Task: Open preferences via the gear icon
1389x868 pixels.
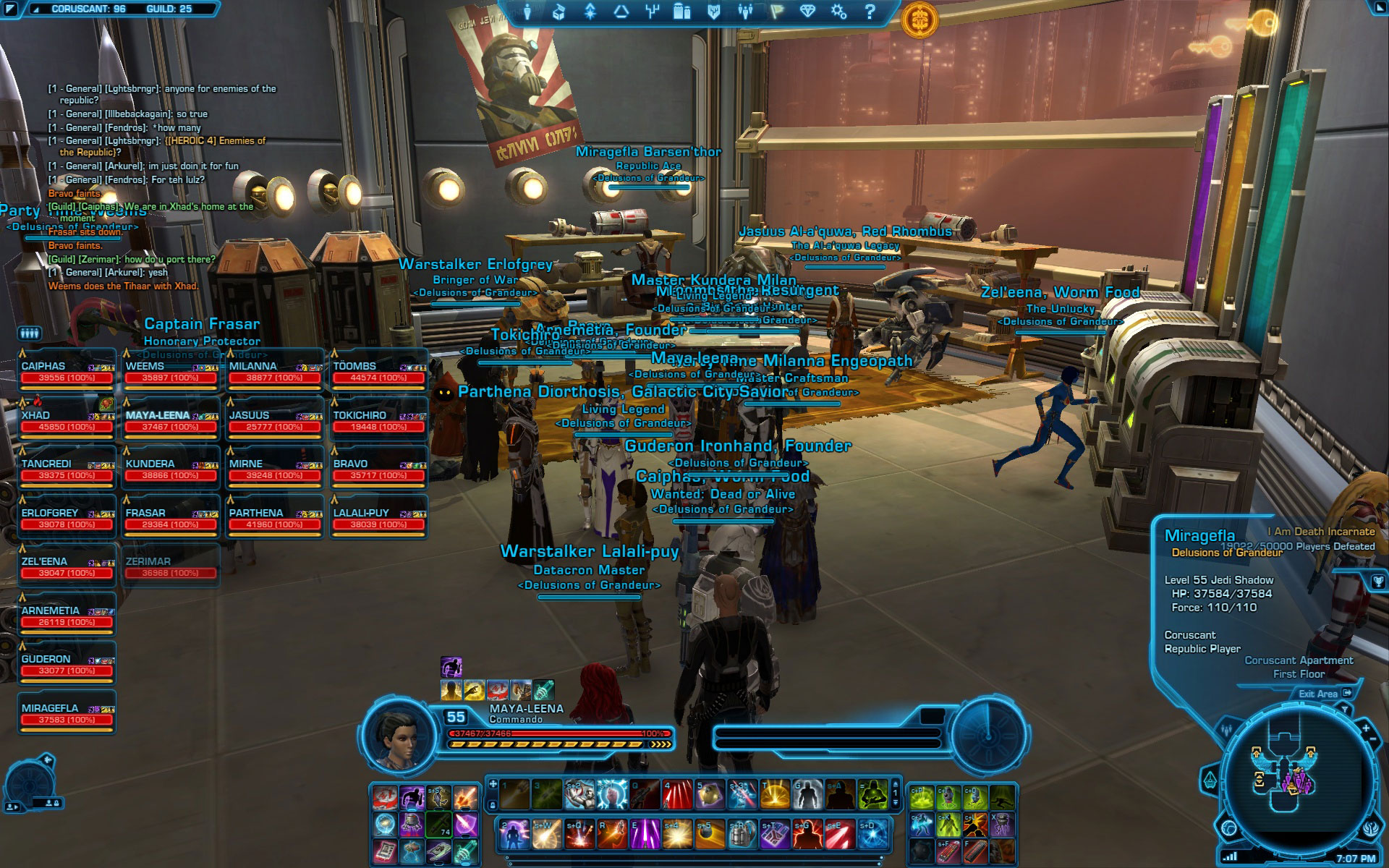Action: pos(838,12)
